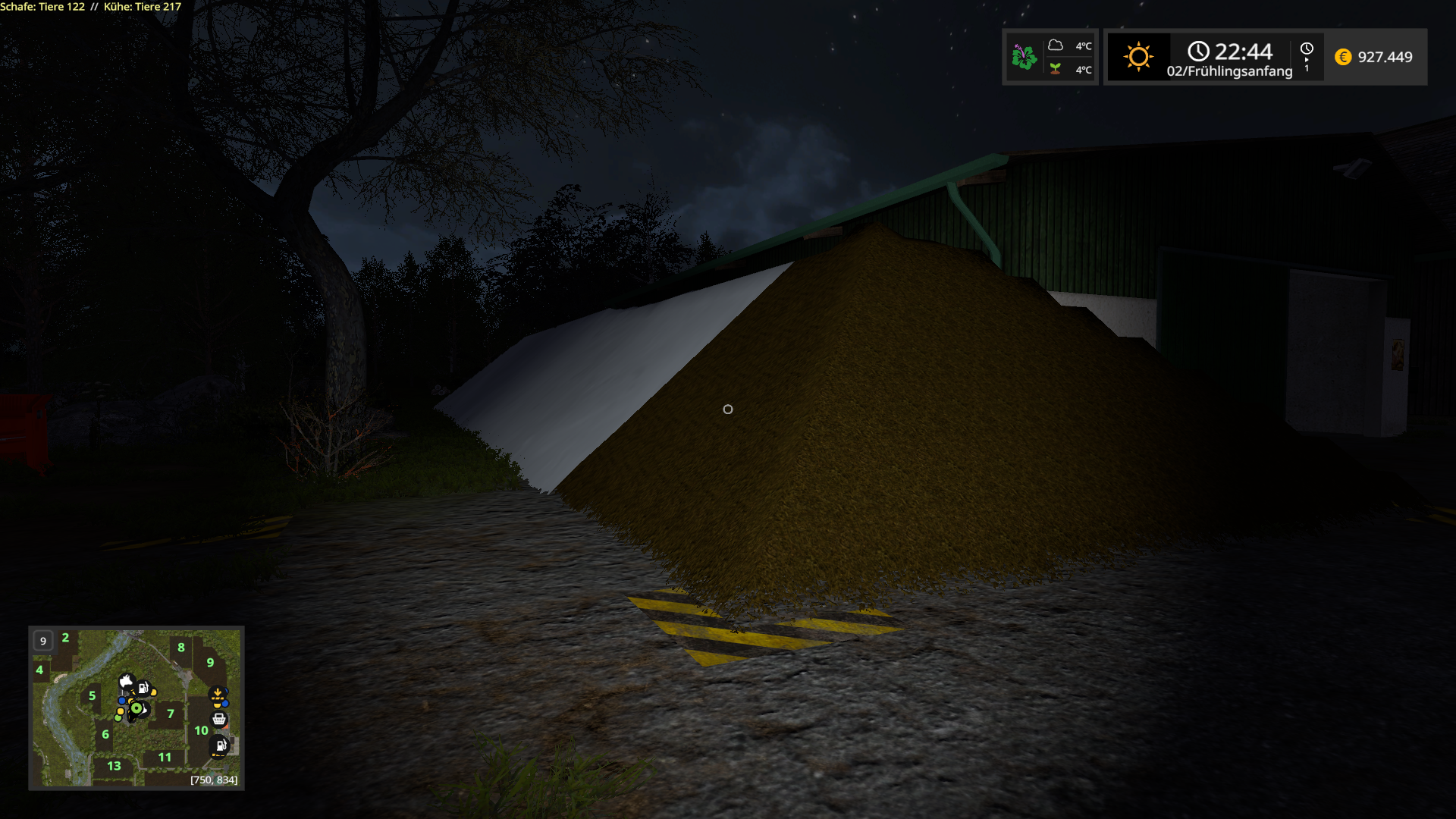Image resolution: width=1456 pixels, height=819 pixels.
Task: Click the green player position marker
Action: [136, 708]
